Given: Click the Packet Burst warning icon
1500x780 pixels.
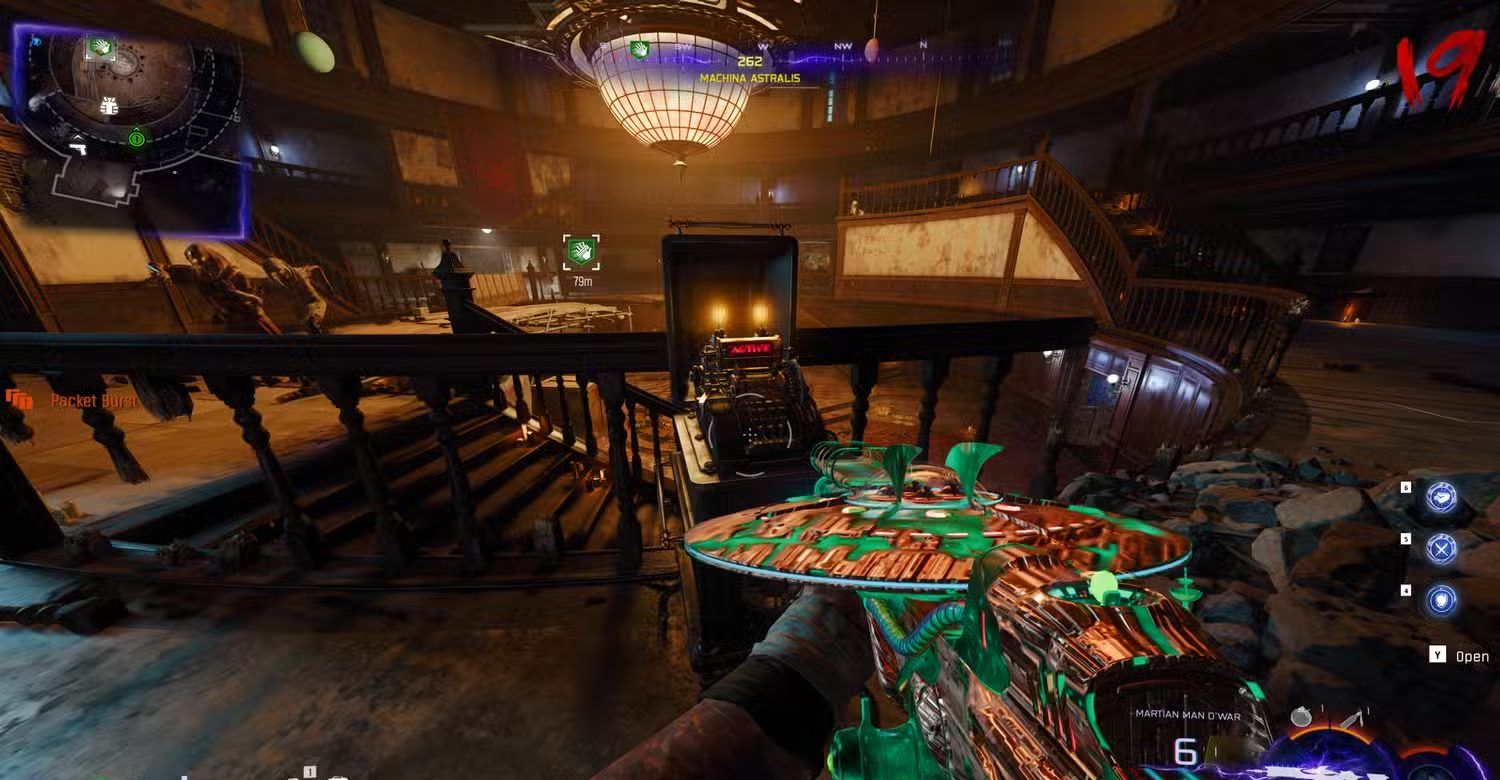Looking at the screenshot, I should point(19,401).
